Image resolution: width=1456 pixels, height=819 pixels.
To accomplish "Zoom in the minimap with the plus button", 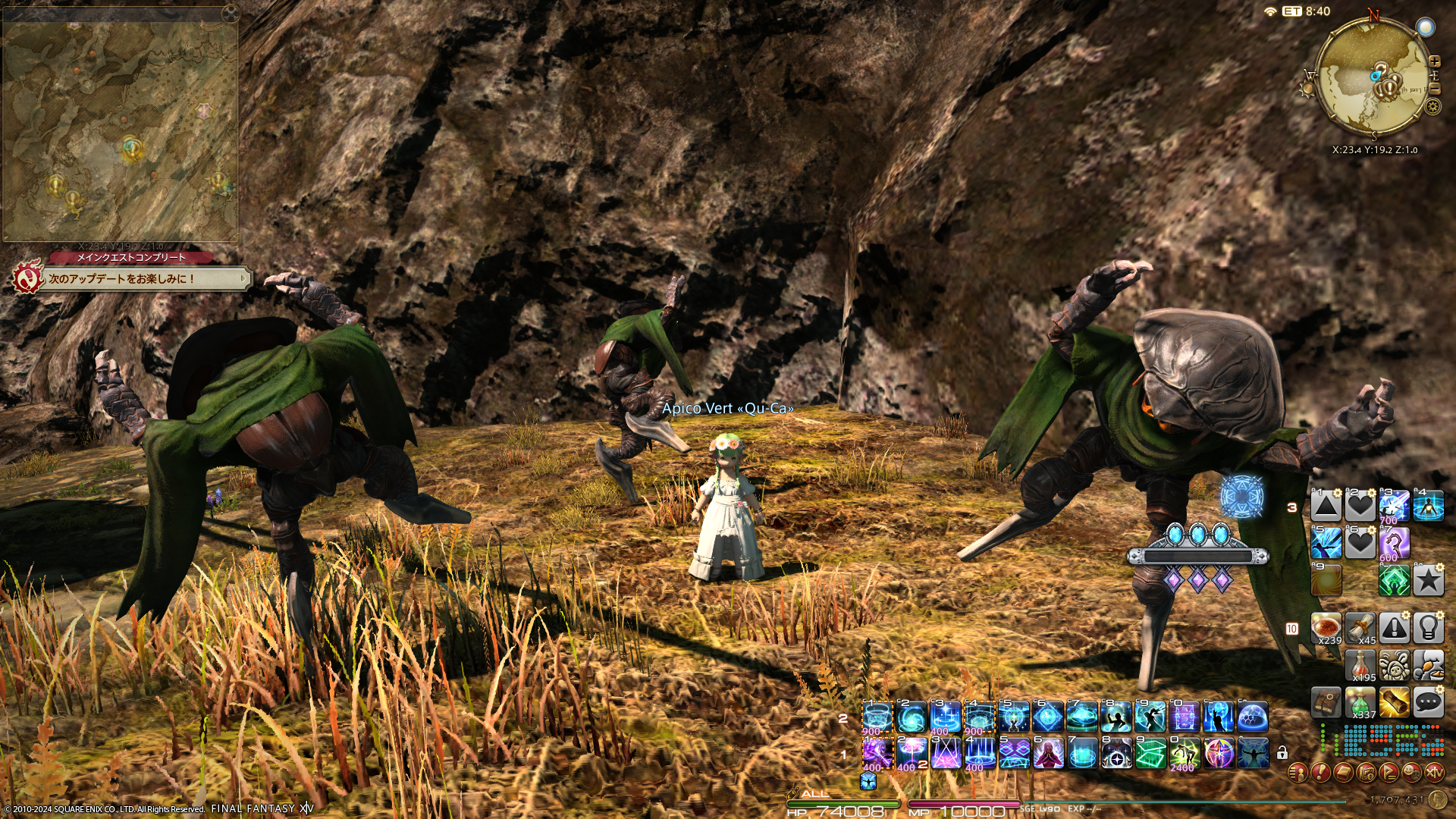I will [x=1434, y=61].
